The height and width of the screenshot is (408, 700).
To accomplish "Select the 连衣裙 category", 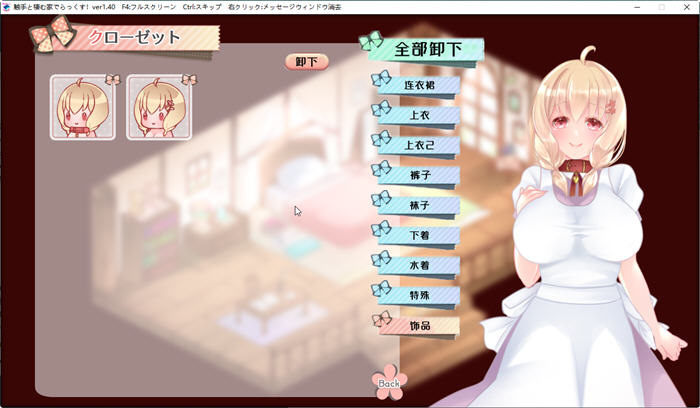I will click(x=420, y=86).
